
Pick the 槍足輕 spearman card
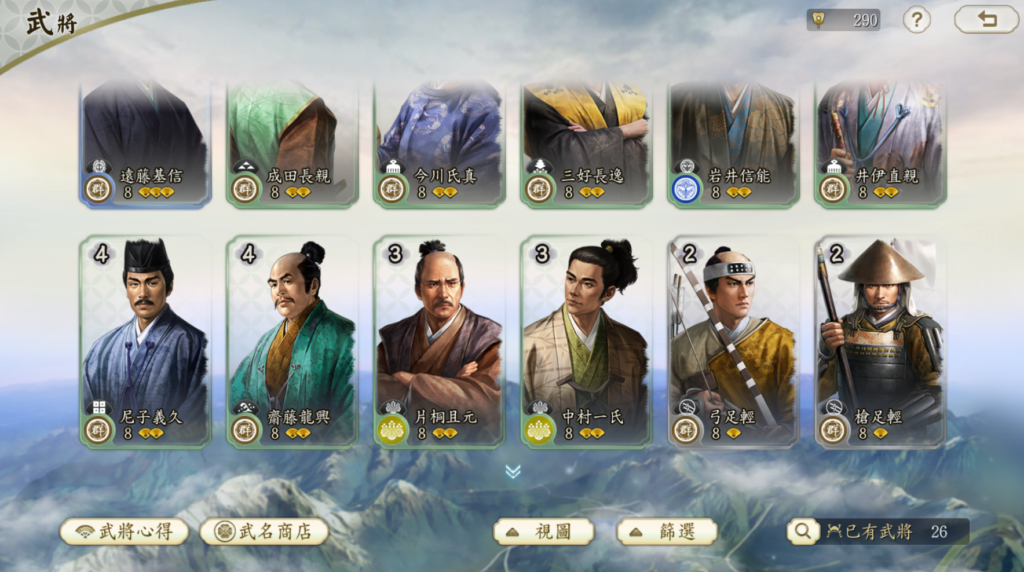880,340
